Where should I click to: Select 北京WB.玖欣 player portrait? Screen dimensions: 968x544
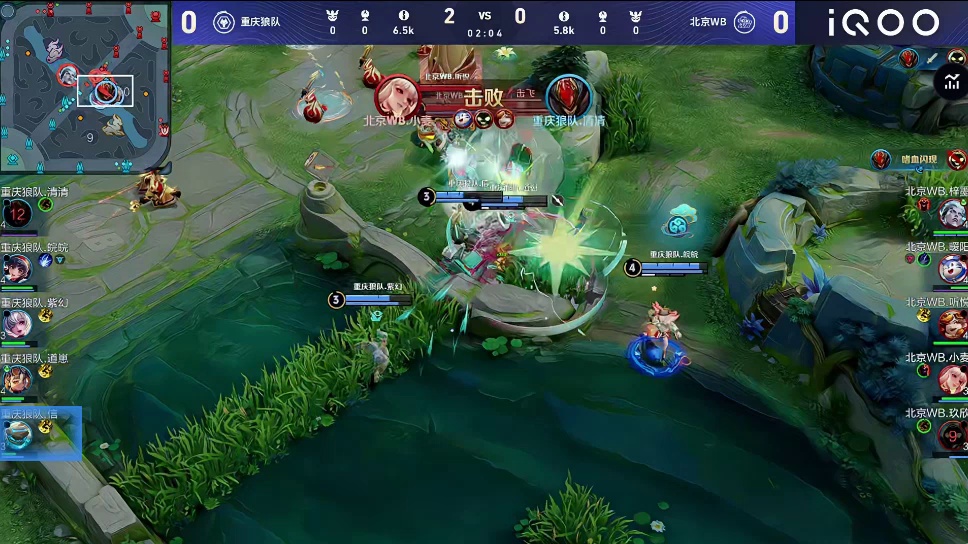[x=951, y=434]
